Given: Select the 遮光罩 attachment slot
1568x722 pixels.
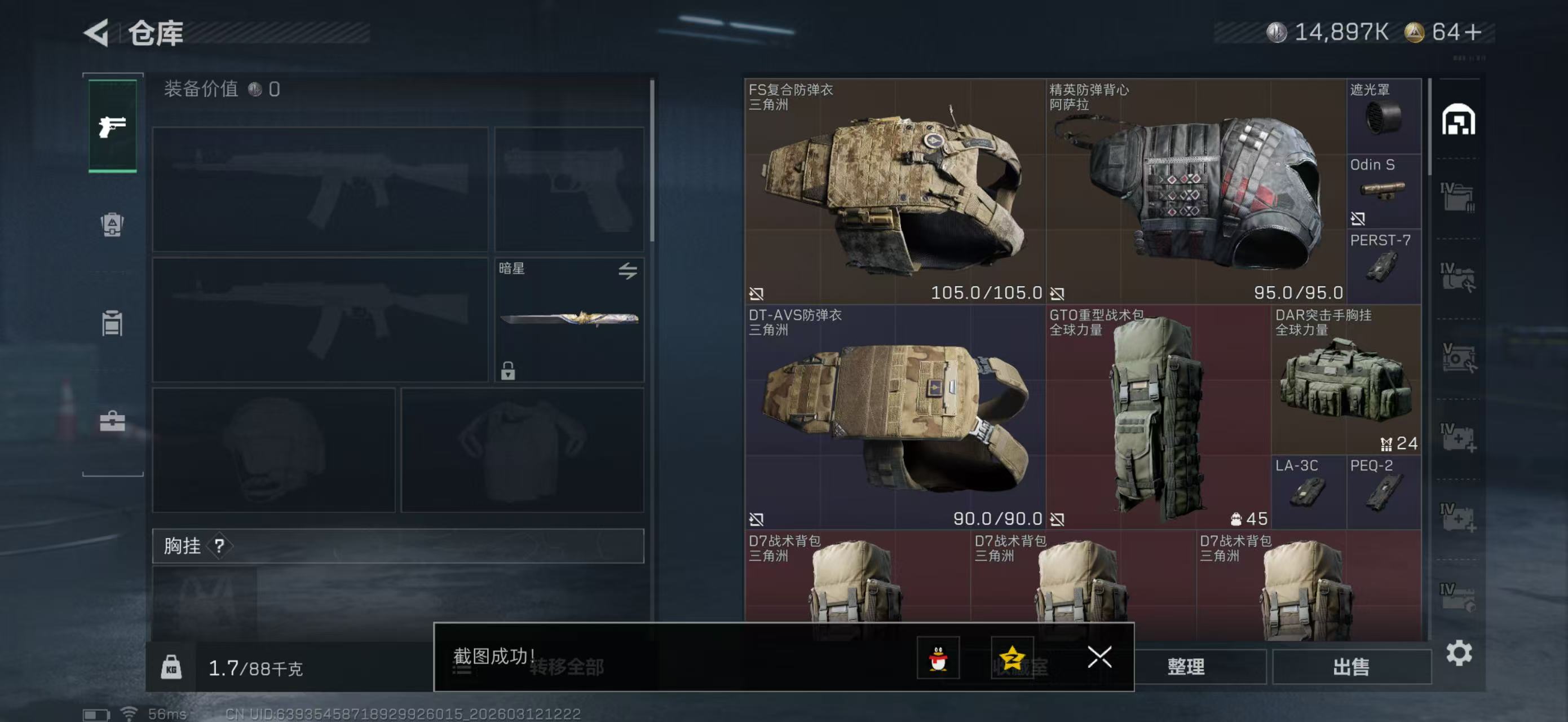Looking at the screenshot, I should tap(1384, 116).
